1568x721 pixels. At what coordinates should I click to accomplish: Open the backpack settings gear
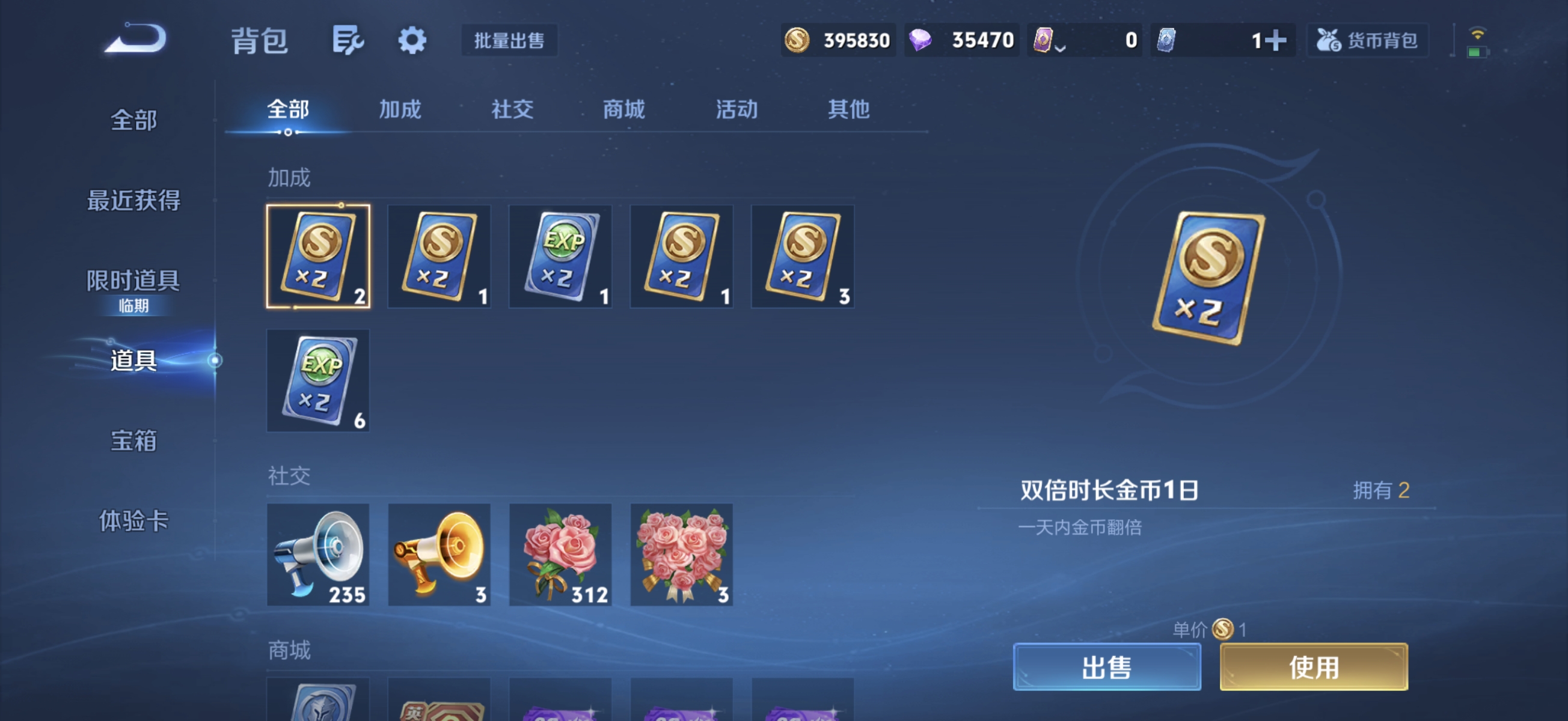[x=412, y=40]
